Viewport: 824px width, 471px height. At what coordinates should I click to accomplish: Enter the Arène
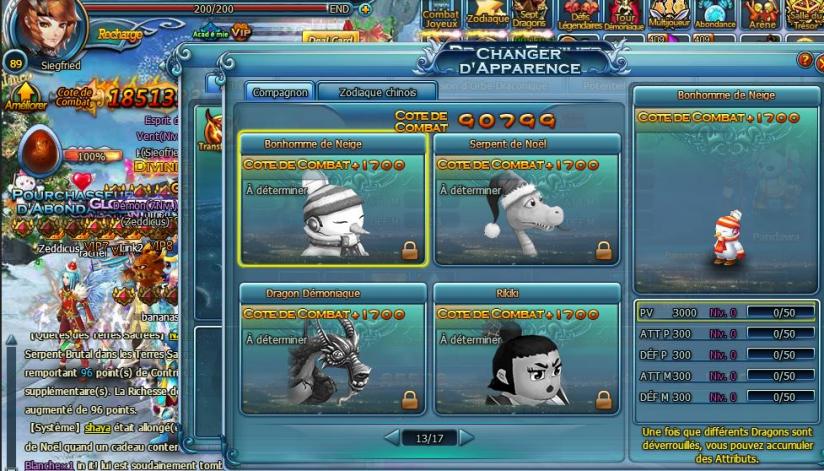pyautogui.click(x=762, y=15)
